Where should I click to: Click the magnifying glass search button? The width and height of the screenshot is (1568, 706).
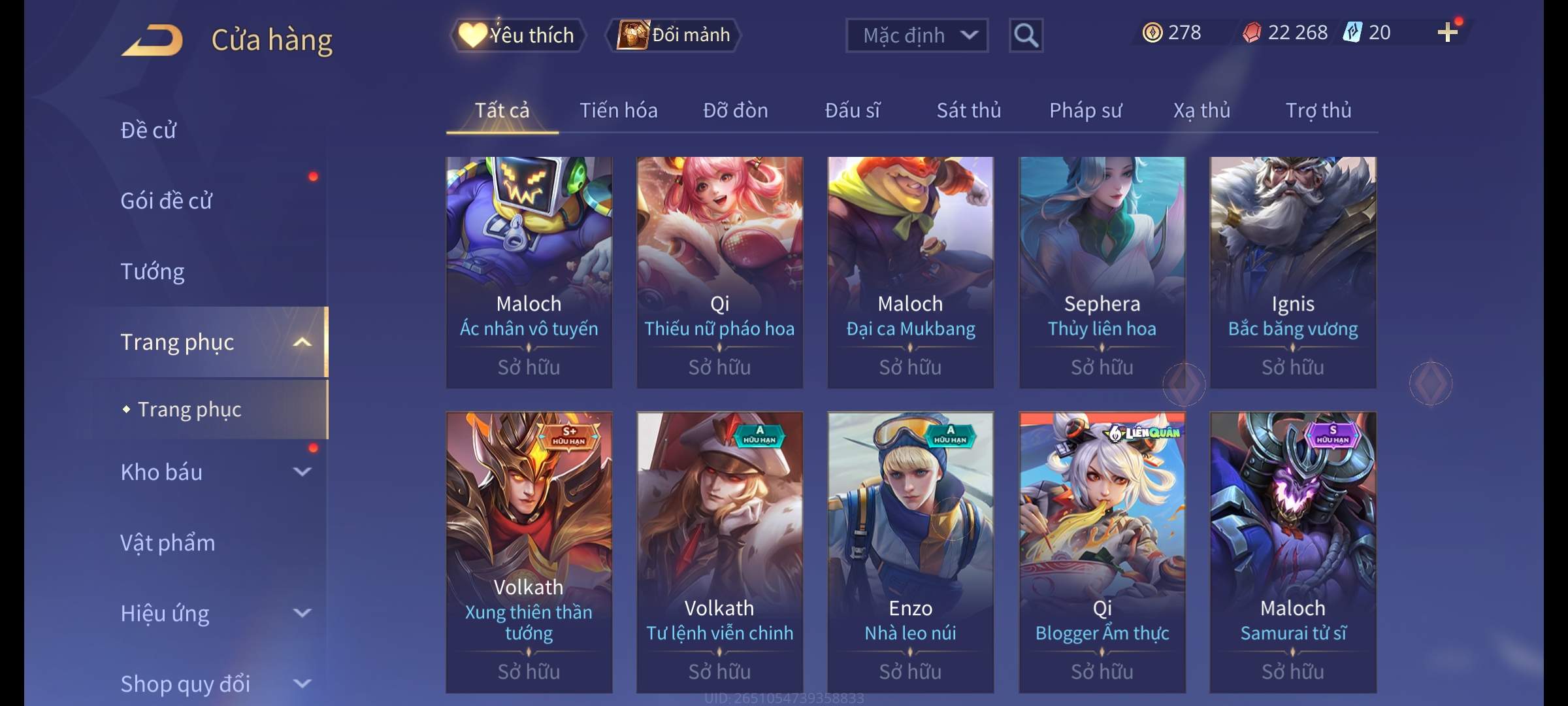point(1025,35)
